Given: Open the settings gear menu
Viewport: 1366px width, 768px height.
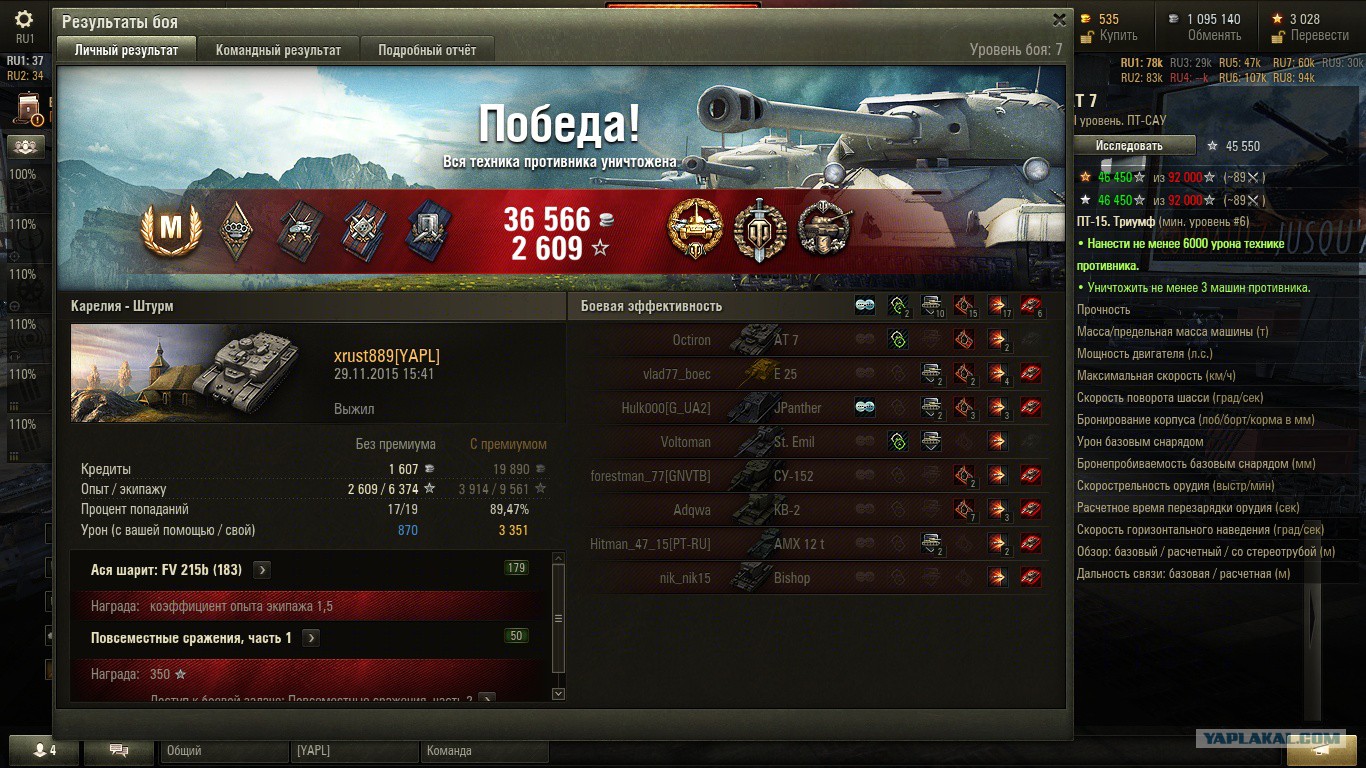Looking at the screenshot, I should [x=24, y=20].
